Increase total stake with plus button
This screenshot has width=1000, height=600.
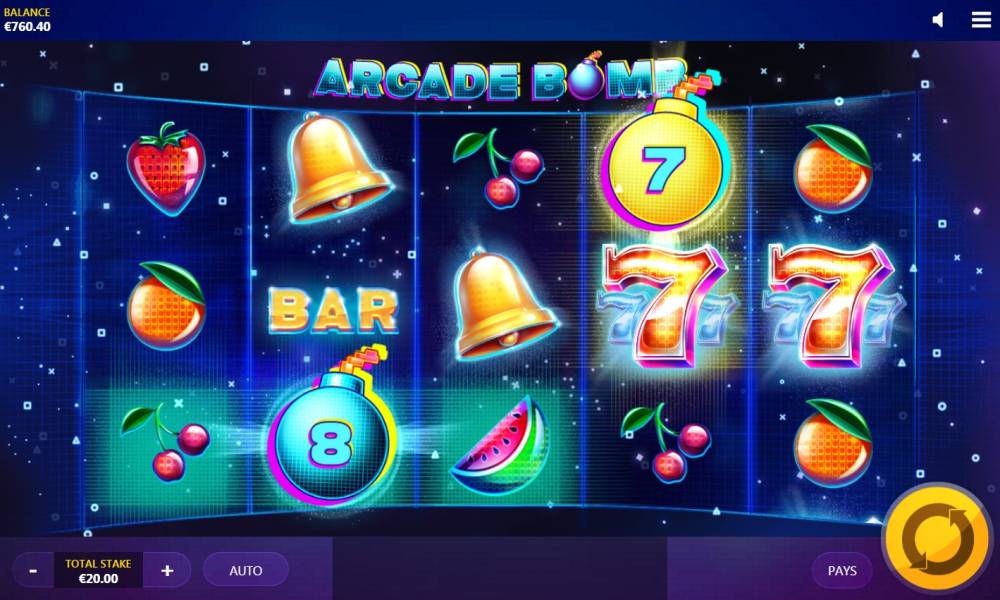167,571
